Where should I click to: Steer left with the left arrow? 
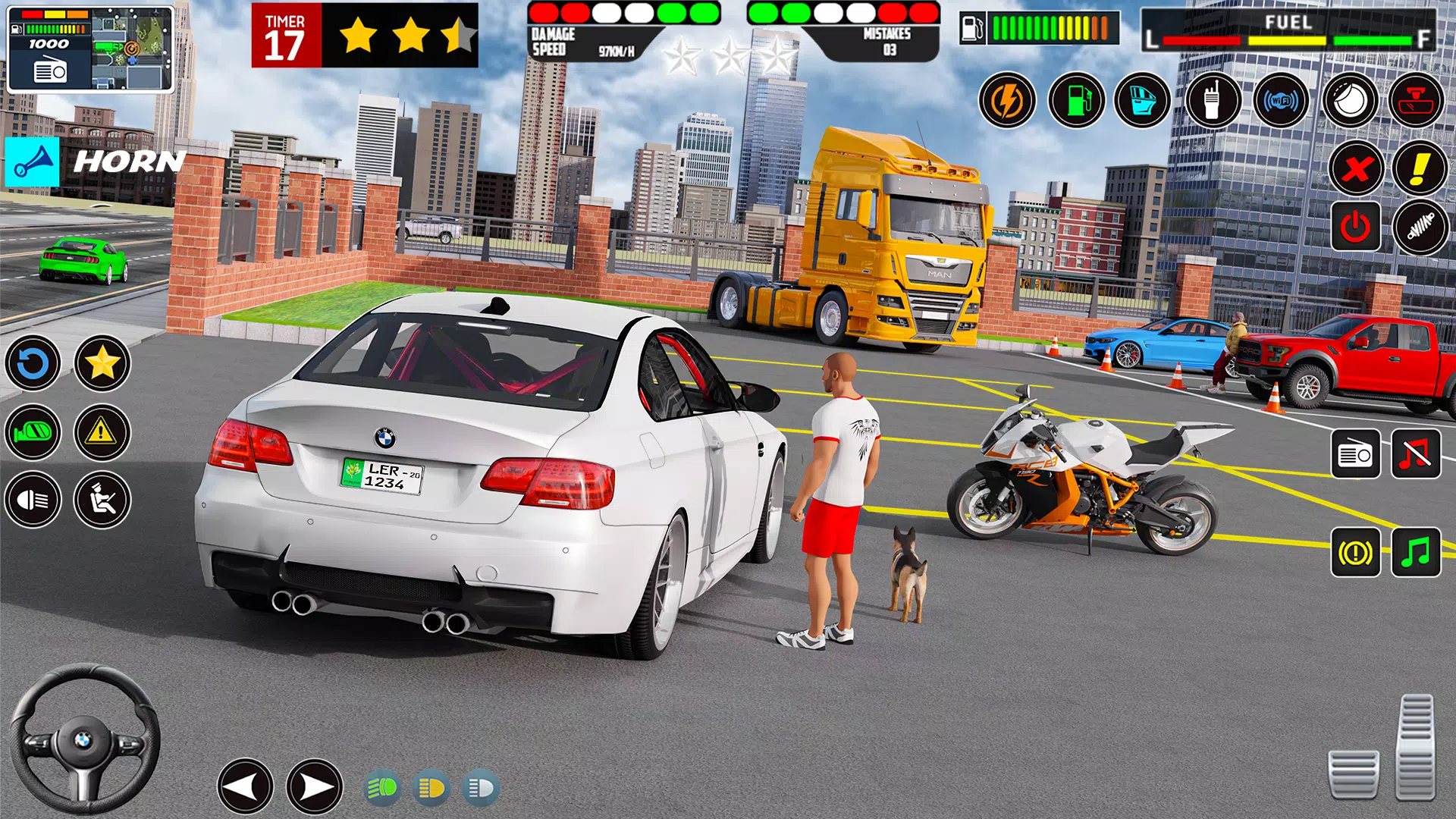click(245, 786)
